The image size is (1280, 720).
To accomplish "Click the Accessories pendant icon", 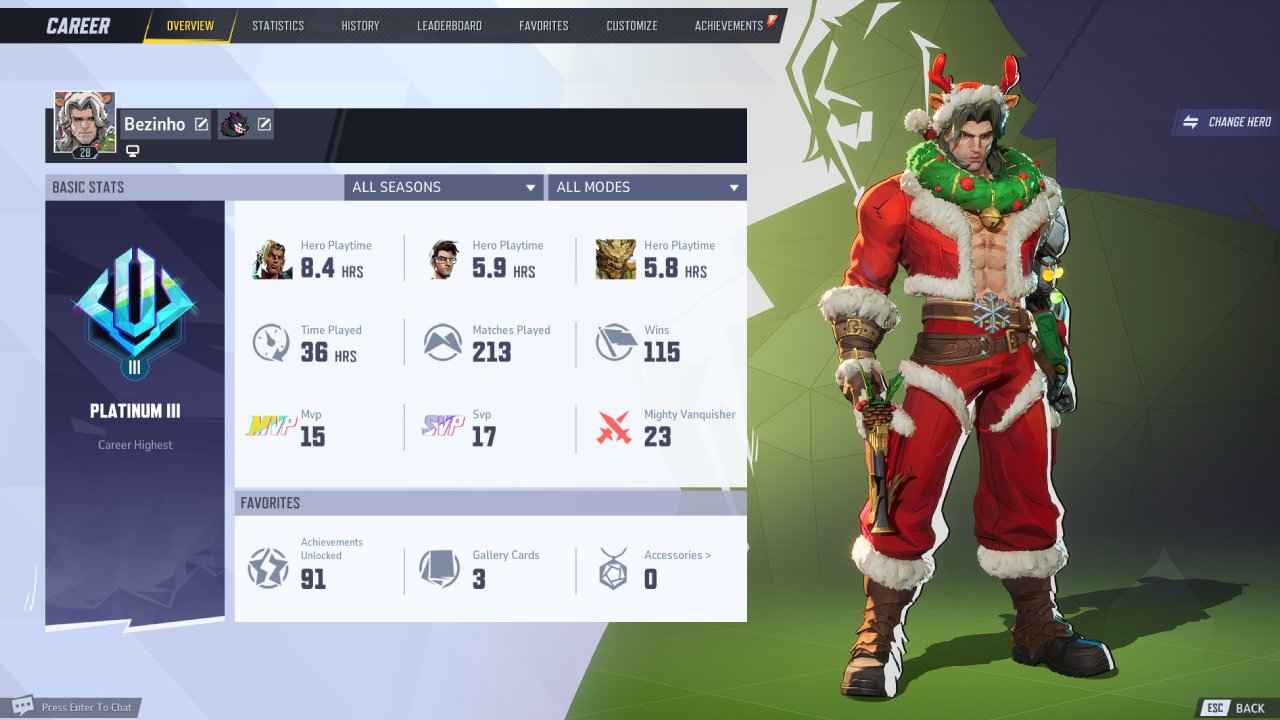I will tap(612, 568).
